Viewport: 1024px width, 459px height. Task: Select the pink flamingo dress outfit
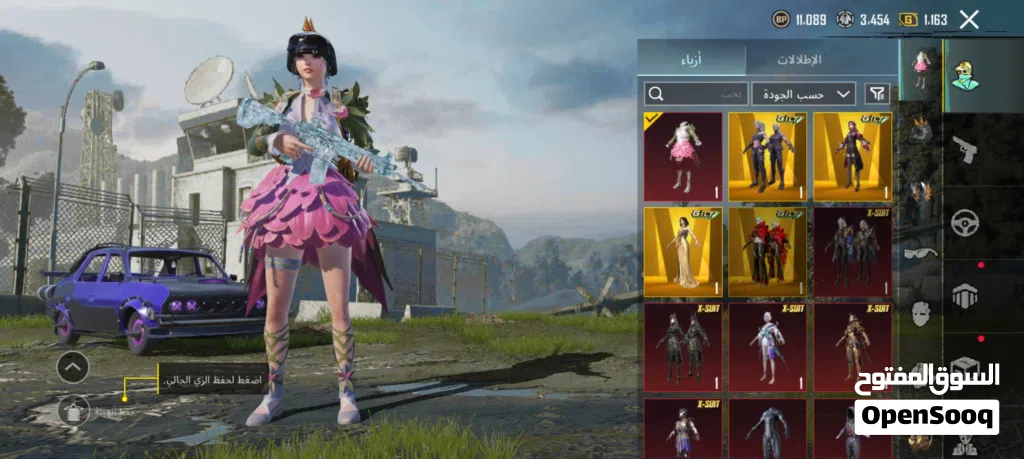[x=684, y=156]
